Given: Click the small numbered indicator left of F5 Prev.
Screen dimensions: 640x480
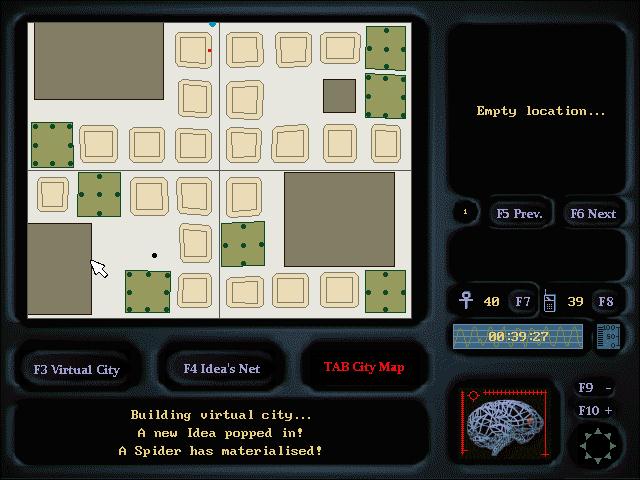Looking at the screenshot, I should [464, 212].
